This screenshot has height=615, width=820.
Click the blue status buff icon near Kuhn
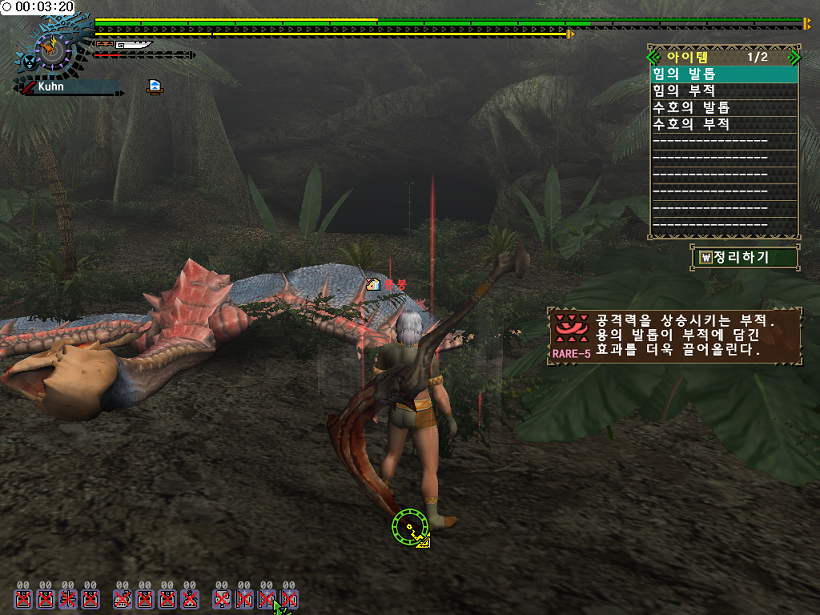tap(155, 86)
